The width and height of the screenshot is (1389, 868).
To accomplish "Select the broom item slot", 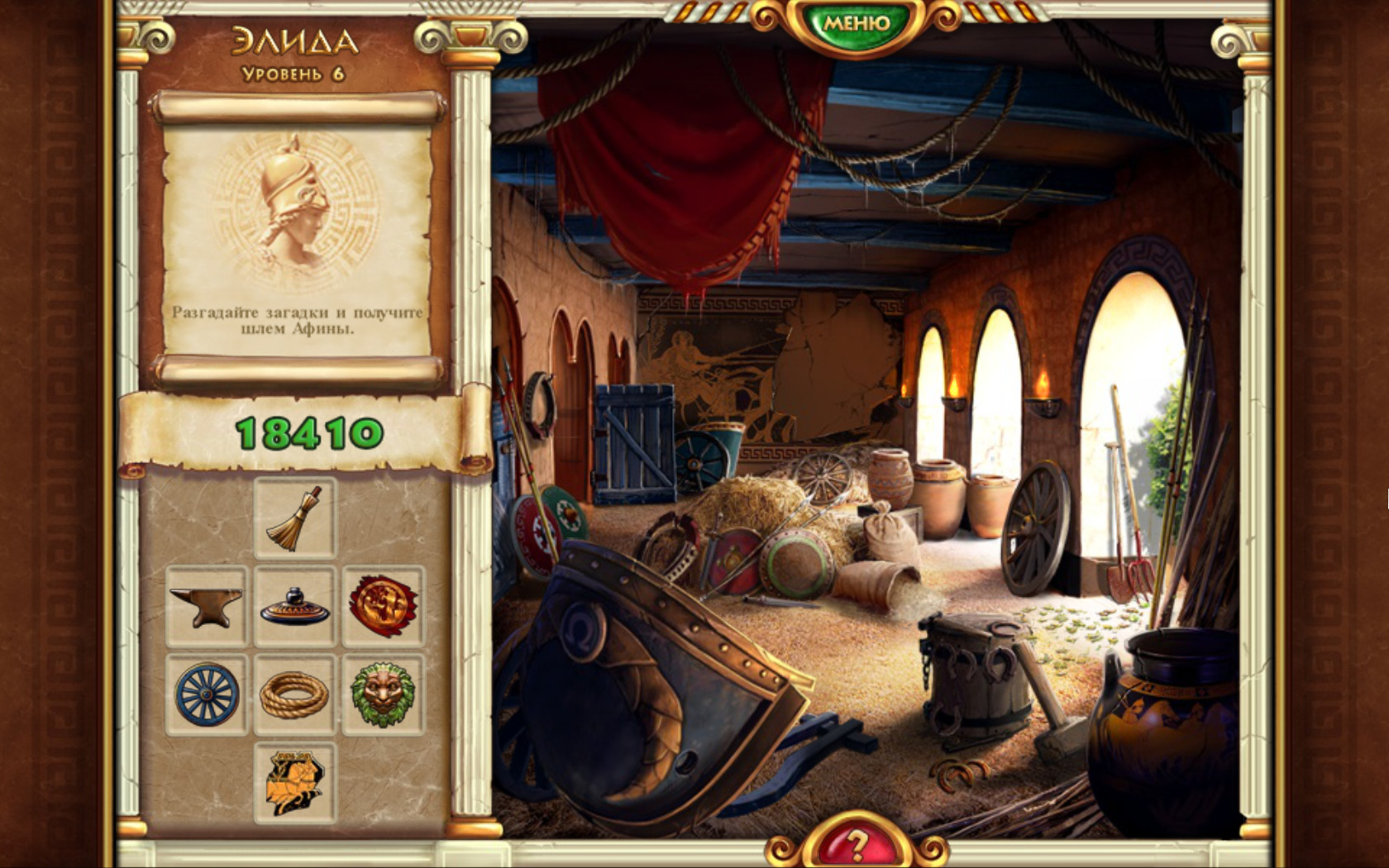I will tap(294, 518).
